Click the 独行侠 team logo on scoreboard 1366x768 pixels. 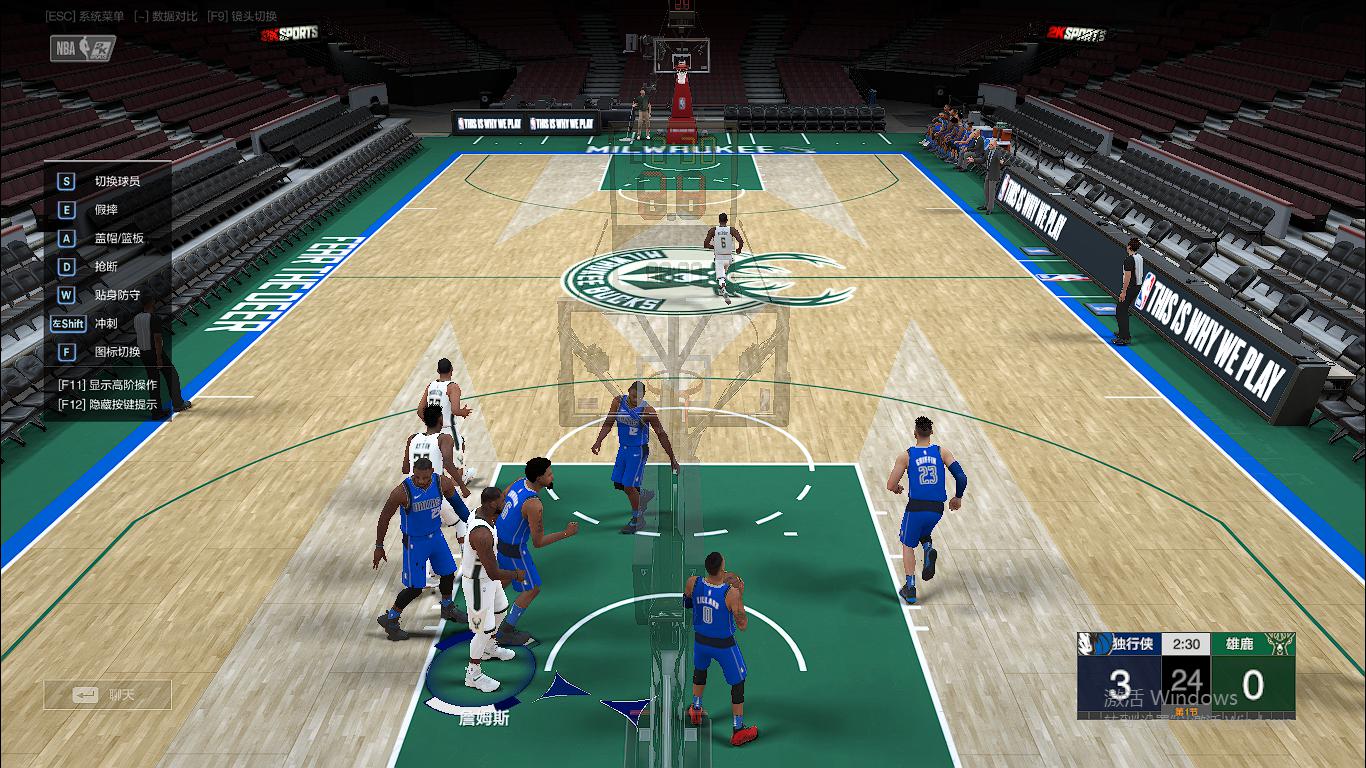[1094, 644]
